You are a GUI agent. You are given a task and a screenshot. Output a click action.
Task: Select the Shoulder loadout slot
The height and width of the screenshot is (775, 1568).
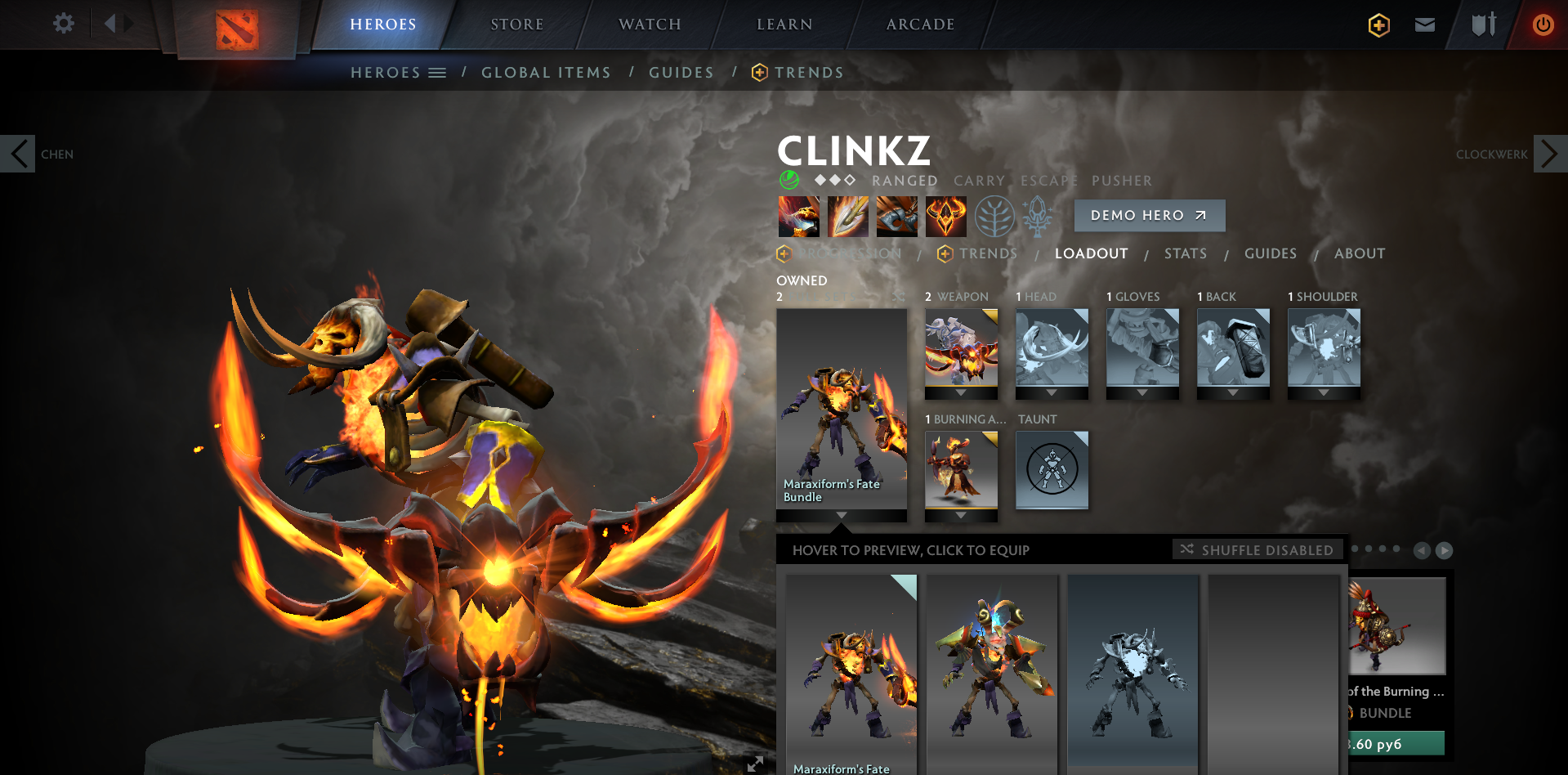point(1324,347)
